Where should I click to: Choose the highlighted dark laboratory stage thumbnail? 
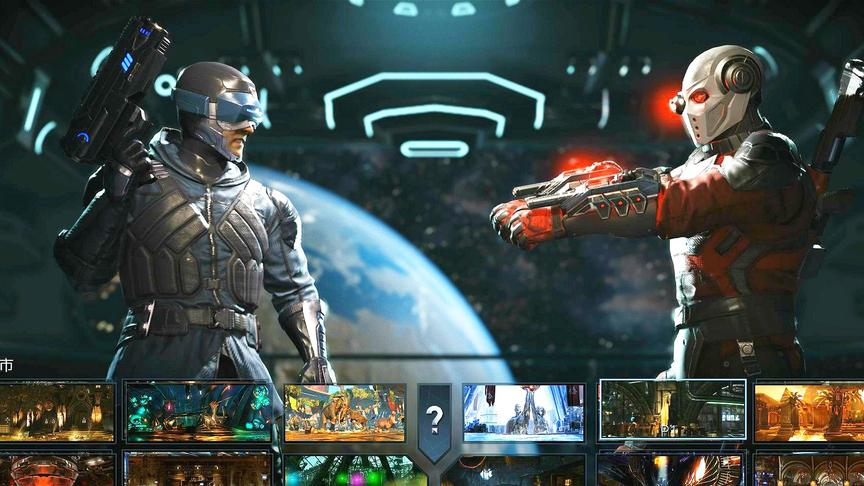(671, 410)
